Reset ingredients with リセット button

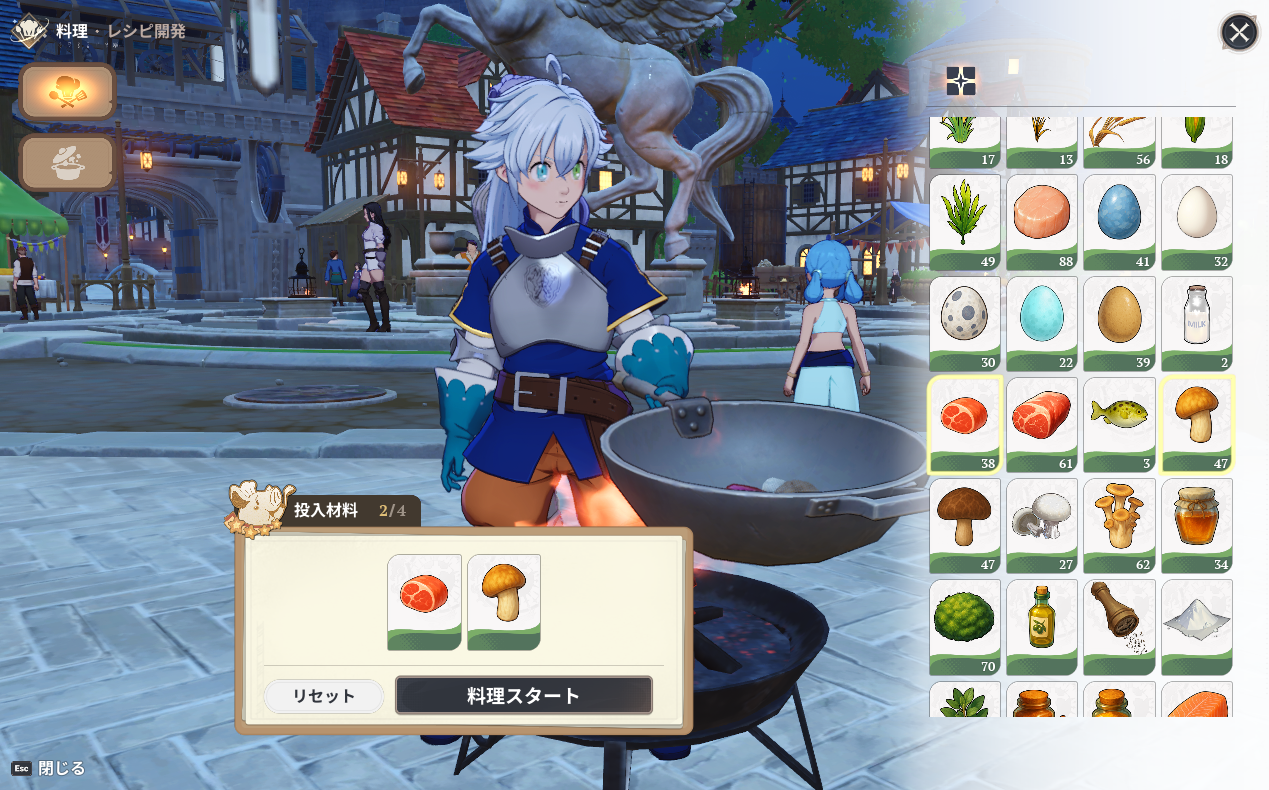coord(323,696)
